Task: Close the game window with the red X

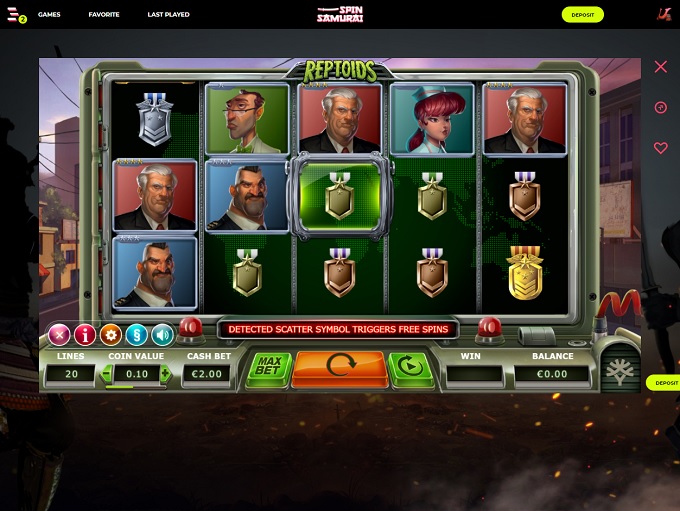Action: coord(660,67)
